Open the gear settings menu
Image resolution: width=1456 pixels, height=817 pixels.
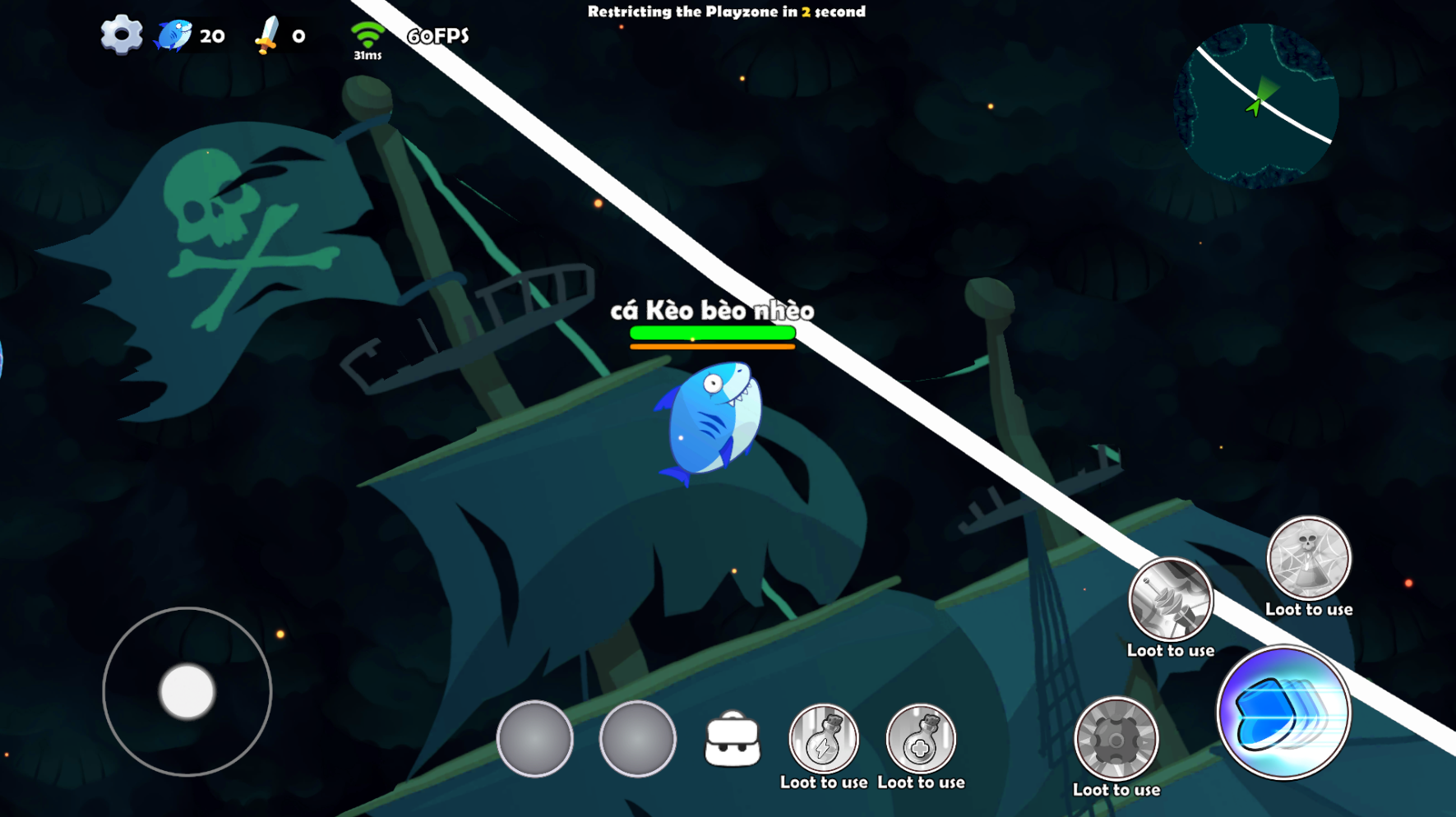point(121,35)
